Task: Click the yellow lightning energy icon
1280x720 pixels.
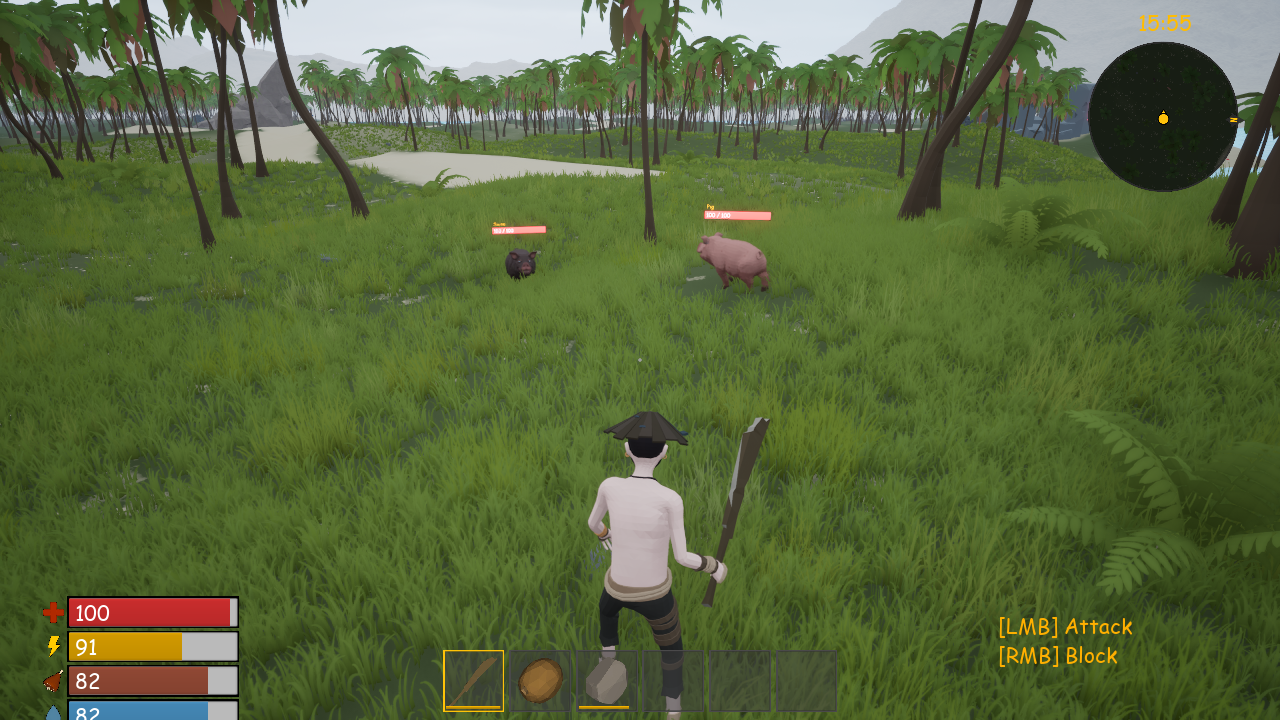Action: click(54, 646)
